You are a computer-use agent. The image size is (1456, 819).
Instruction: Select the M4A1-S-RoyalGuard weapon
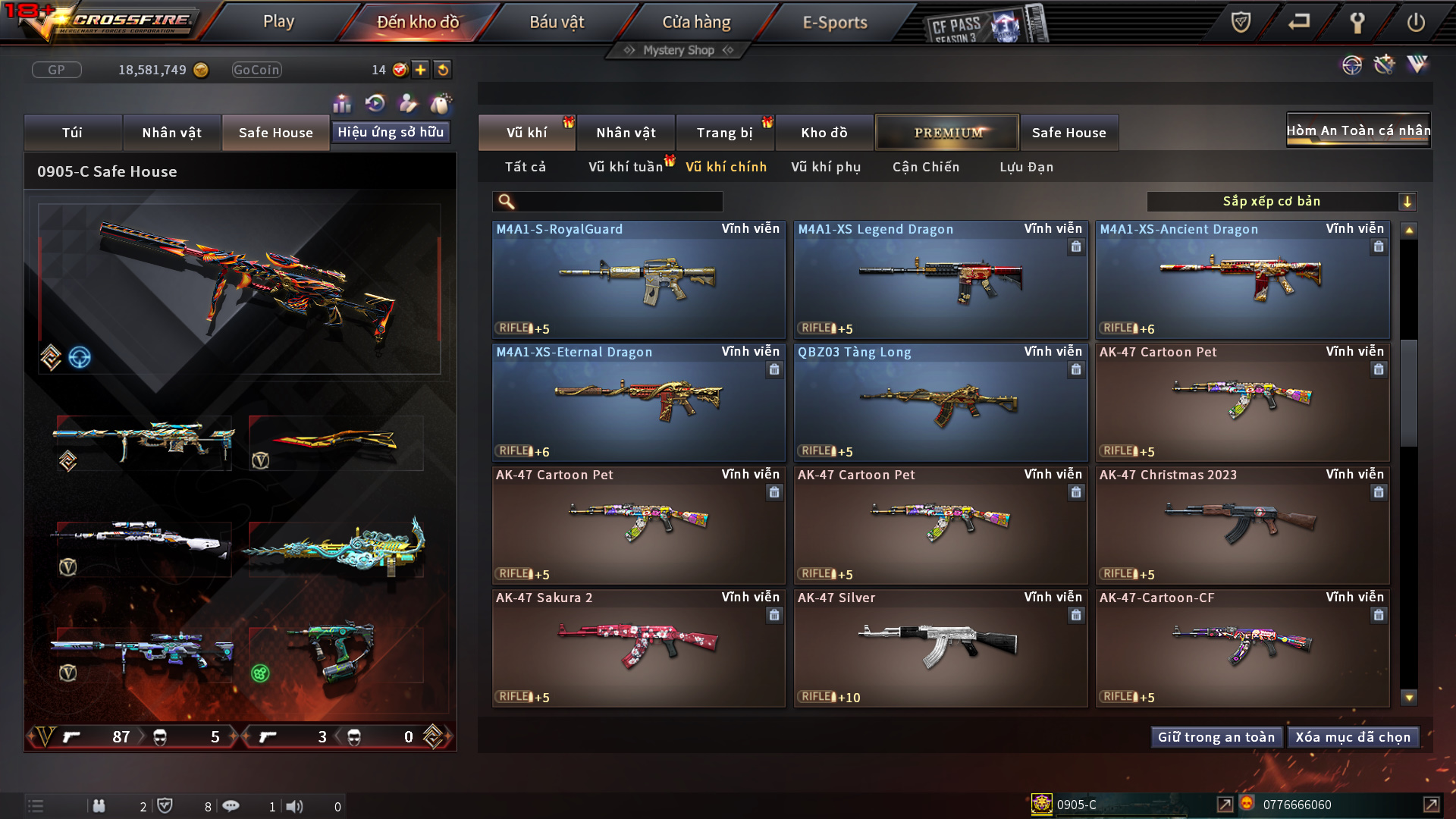(x=638, y=281)
